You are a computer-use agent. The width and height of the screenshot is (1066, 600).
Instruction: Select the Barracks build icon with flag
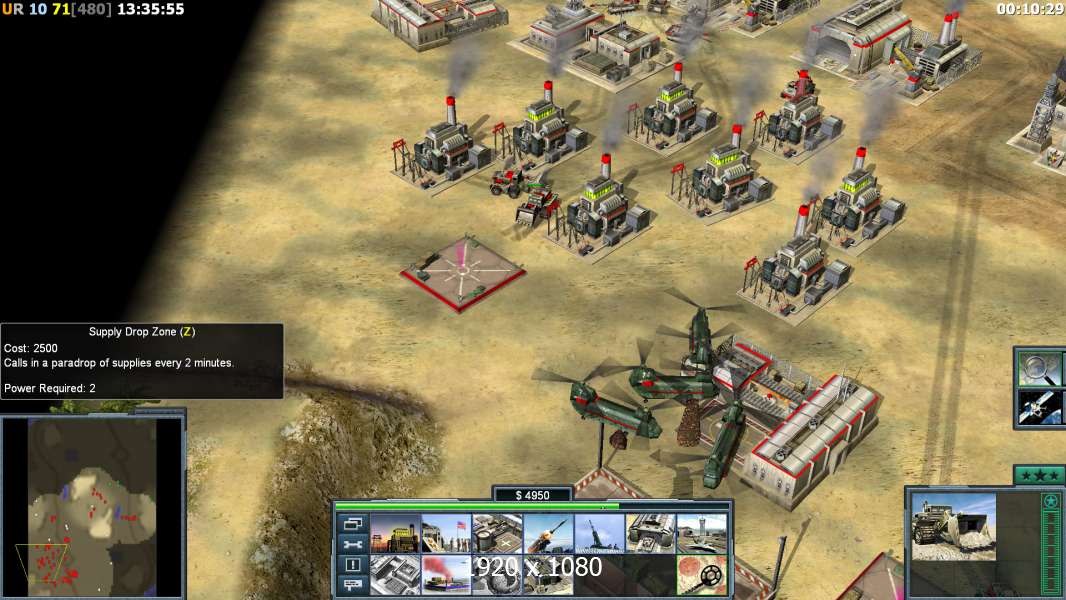pos(445,534)
